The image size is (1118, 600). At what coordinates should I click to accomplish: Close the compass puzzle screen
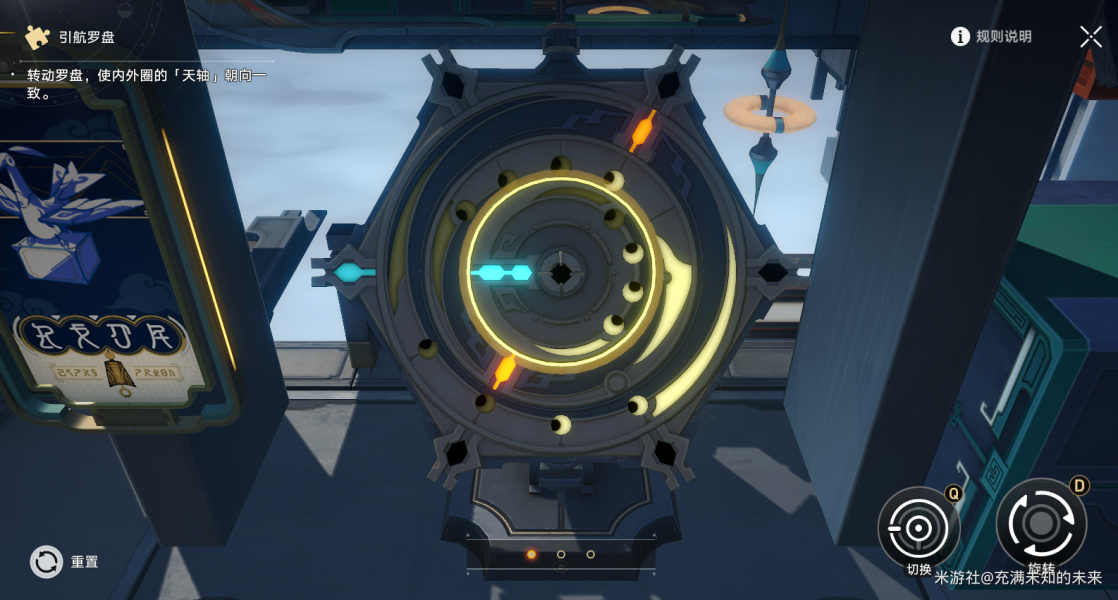click(1090, 37)
